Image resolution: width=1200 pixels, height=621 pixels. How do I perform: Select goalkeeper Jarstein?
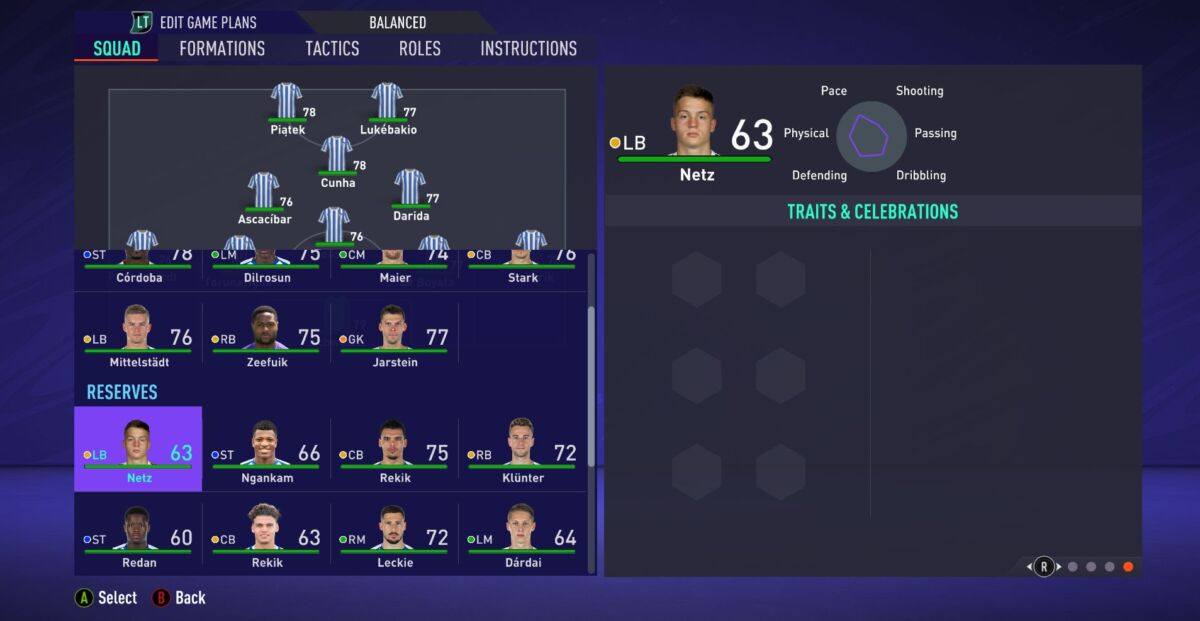click(394, 337)
